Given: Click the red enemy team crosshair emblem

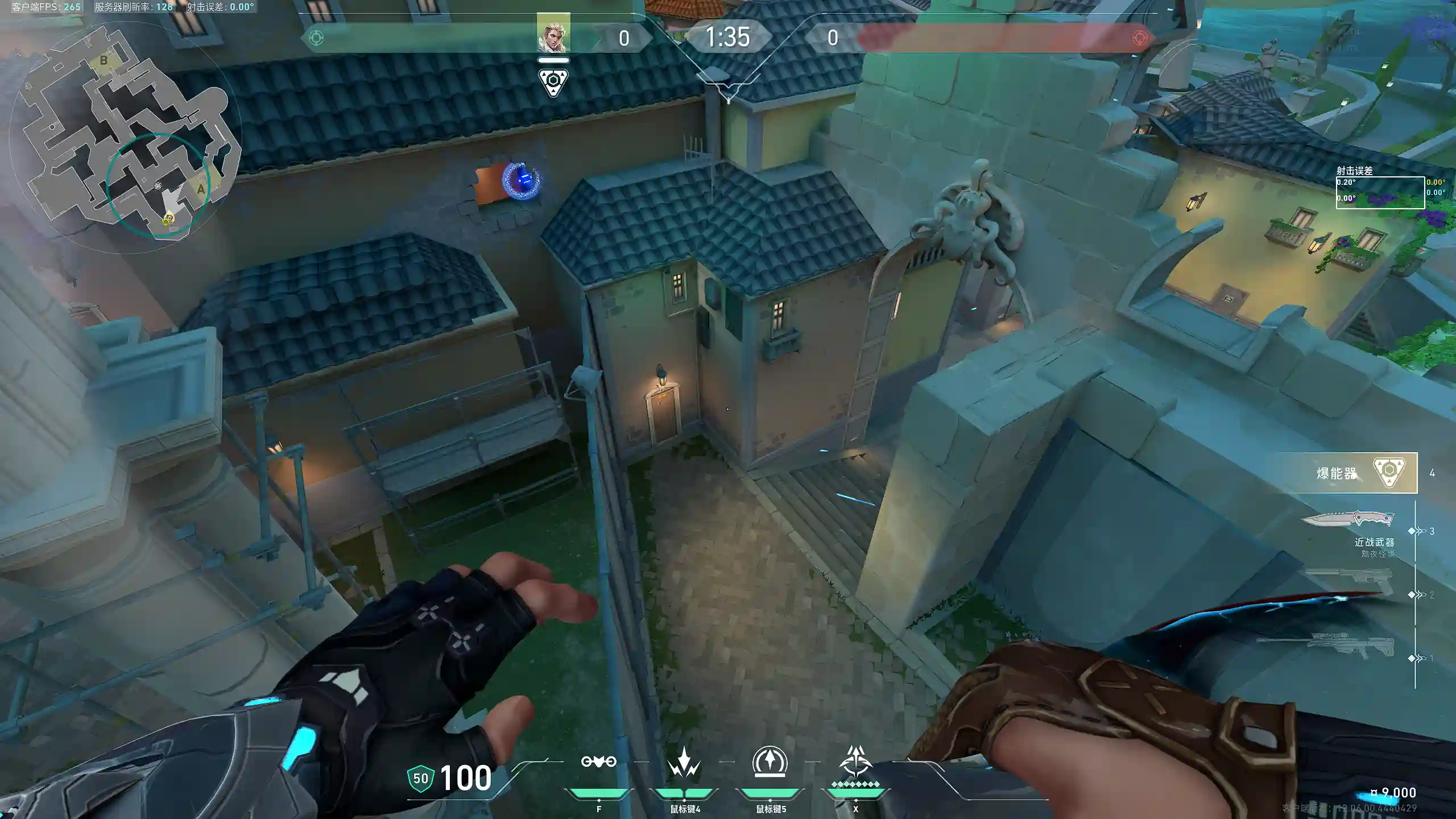Looking at the screenshot, I should click(1139, 38).
